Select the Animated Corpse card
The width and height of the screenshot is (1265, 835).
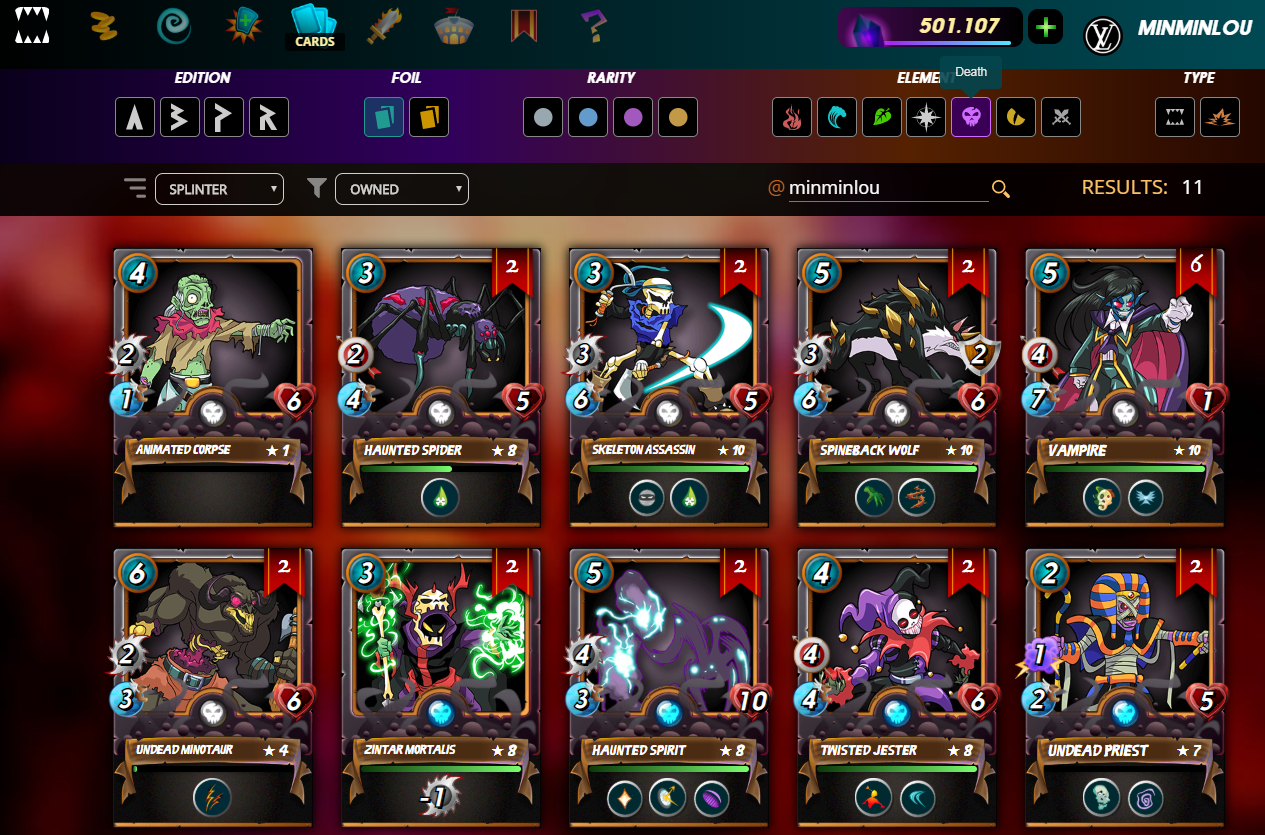click(x=213, y=387)
